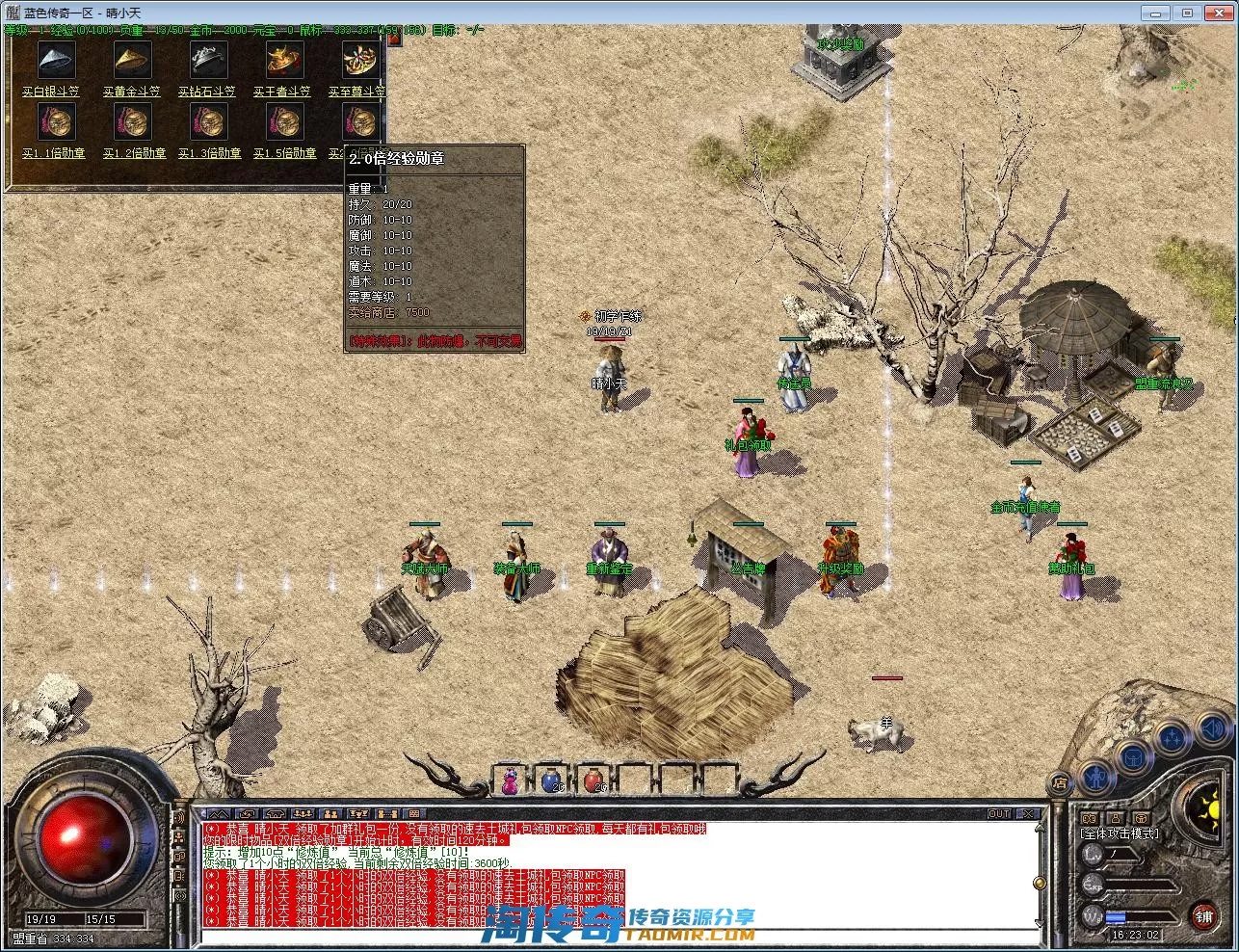Click the 买1.1倍勋章 medal link
Image resolution: width=1239 pixels, height=952 pixels.
click(54, 153)
